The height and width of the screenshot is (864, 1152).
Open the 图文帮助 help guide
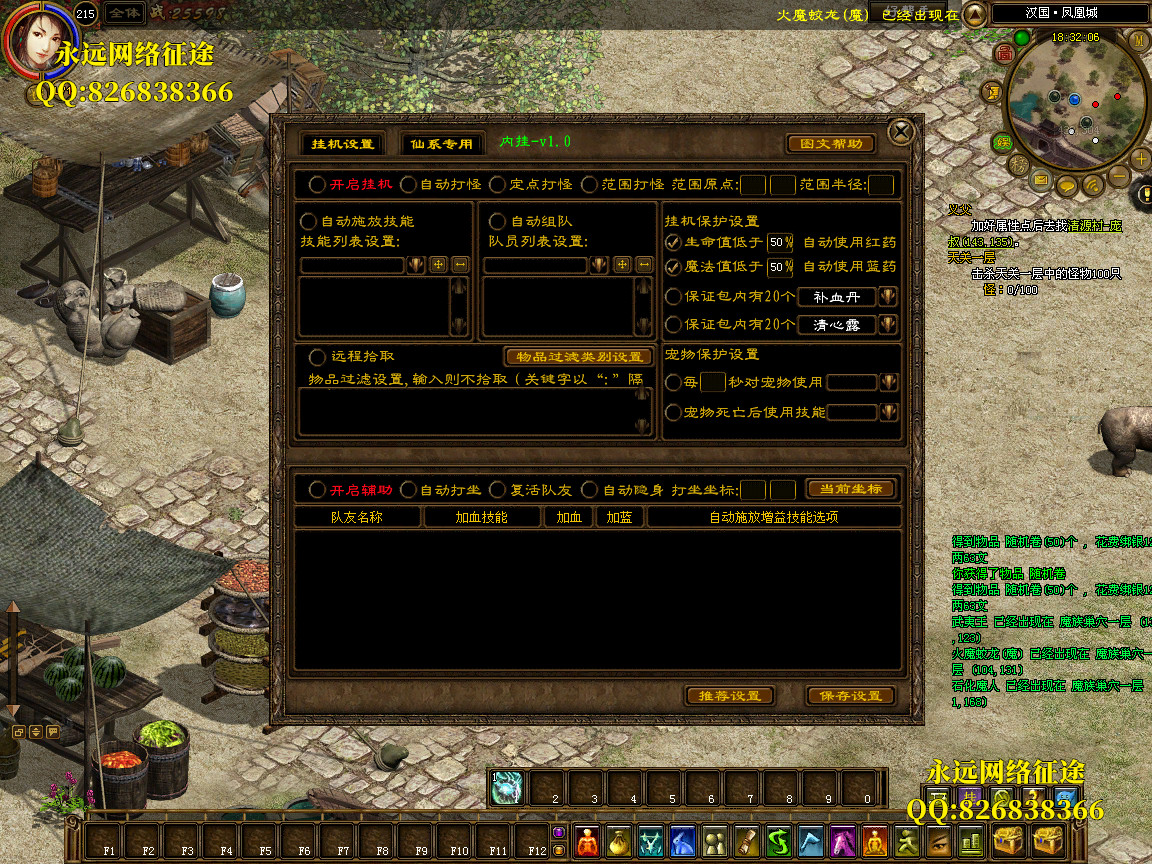pos(831,144)
